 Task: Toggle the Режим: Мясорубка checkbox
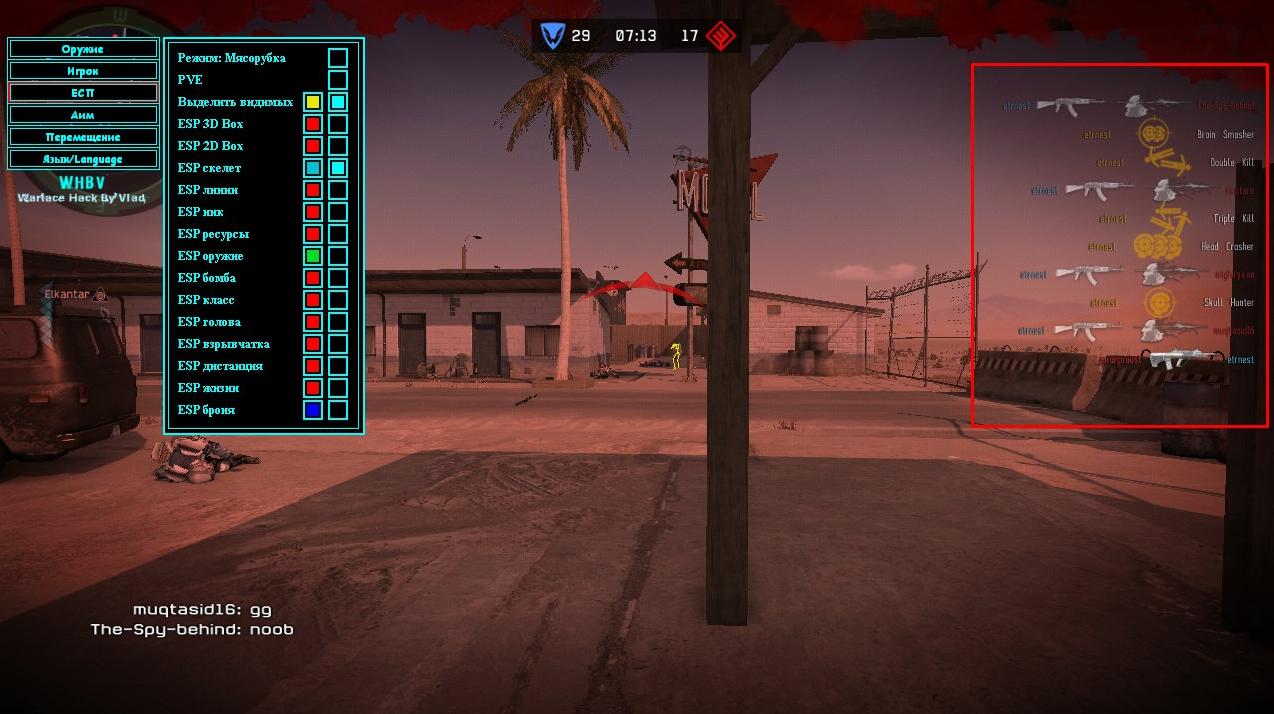338,58
